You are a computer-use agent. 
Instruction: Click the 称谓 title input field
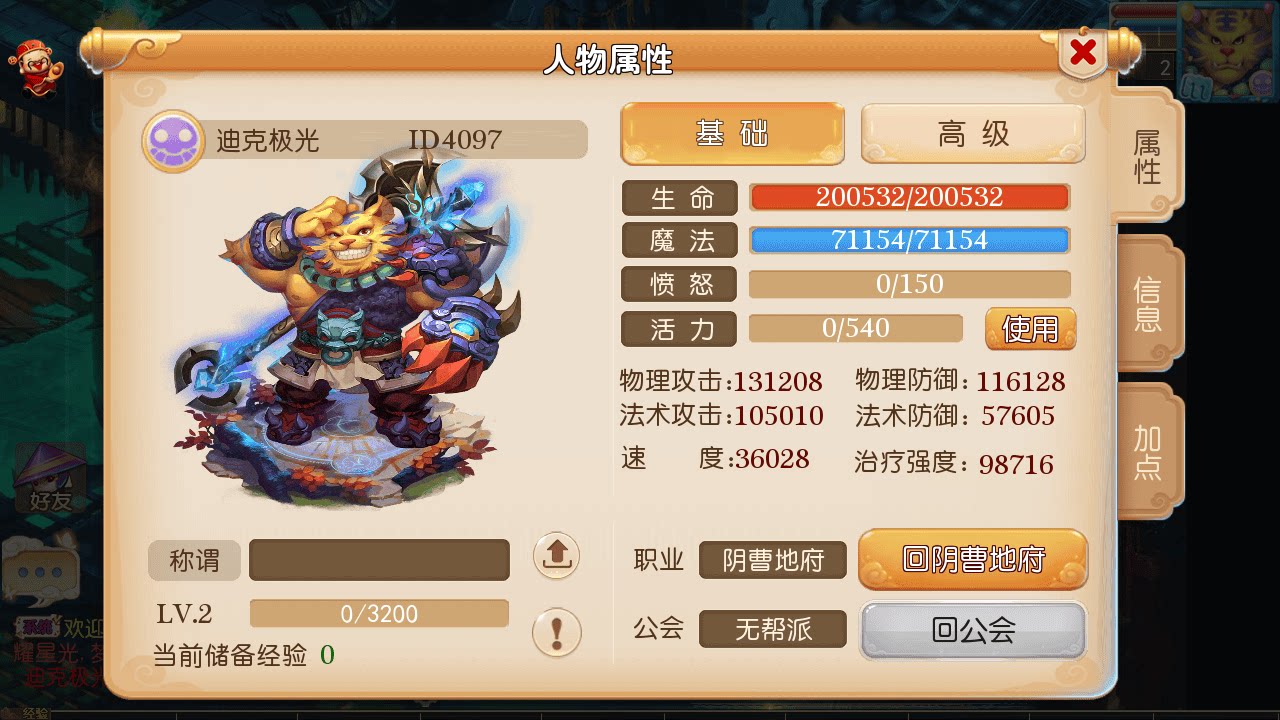coord(378,560)
